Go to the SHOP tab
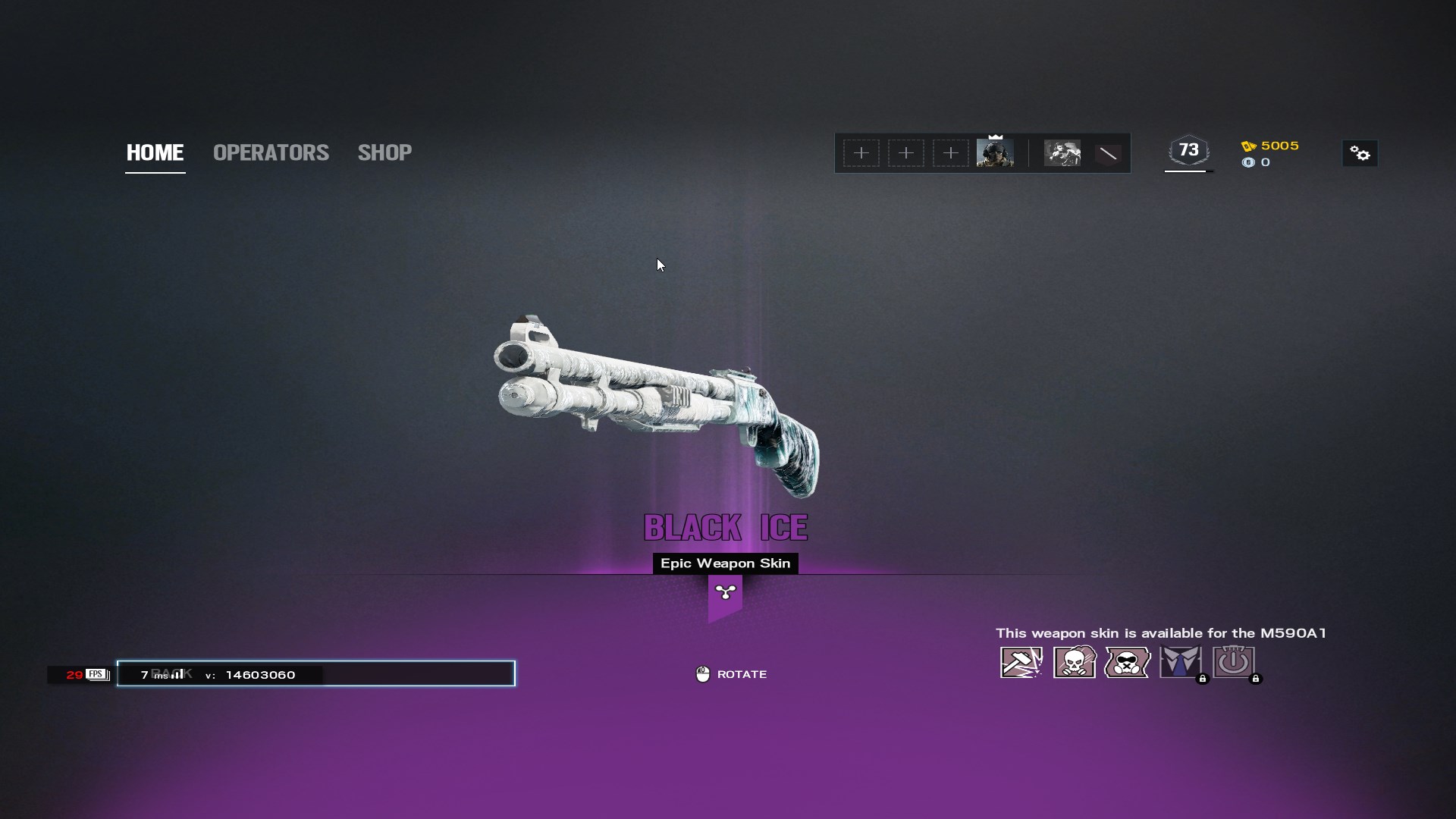 point(384,152)
